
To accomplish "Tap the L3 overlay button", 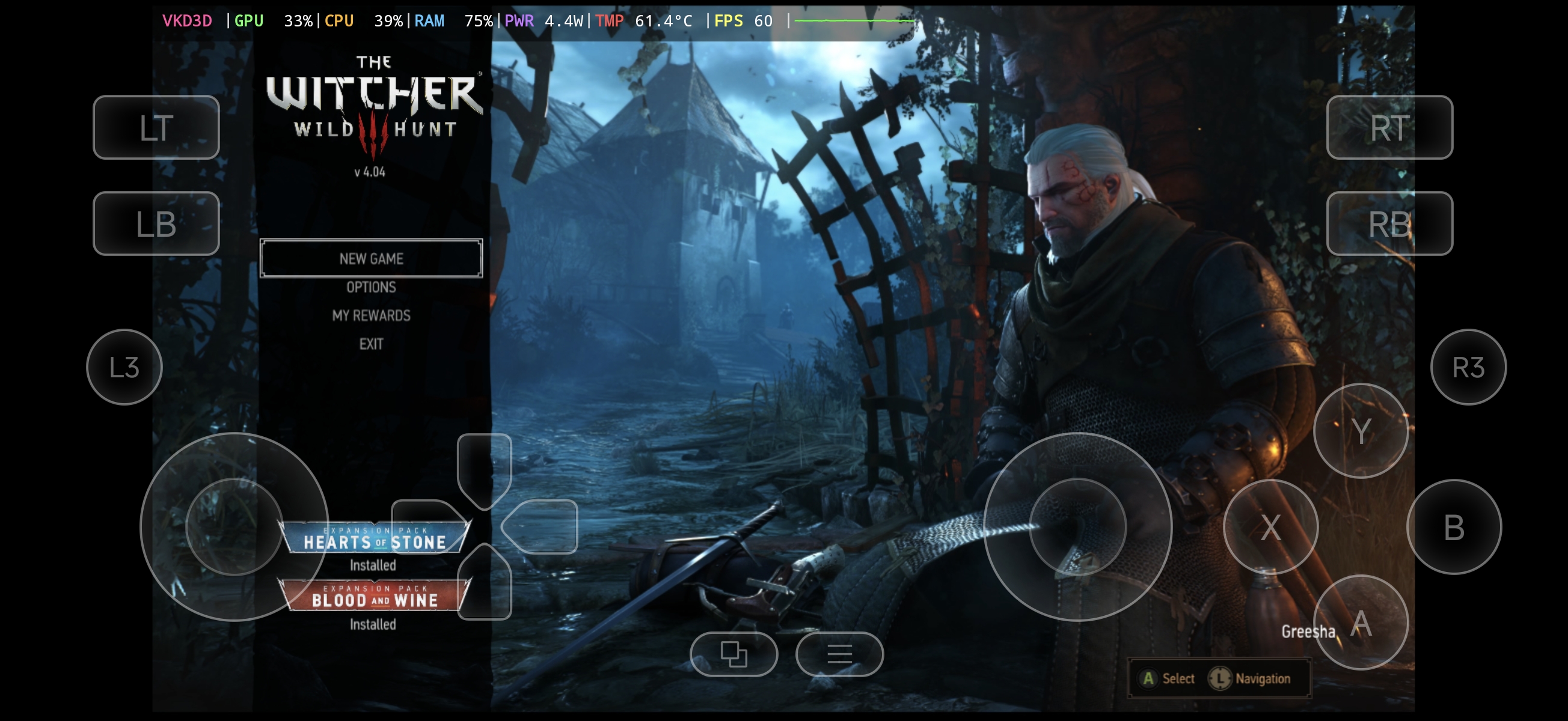I will (x=124, y=368).
